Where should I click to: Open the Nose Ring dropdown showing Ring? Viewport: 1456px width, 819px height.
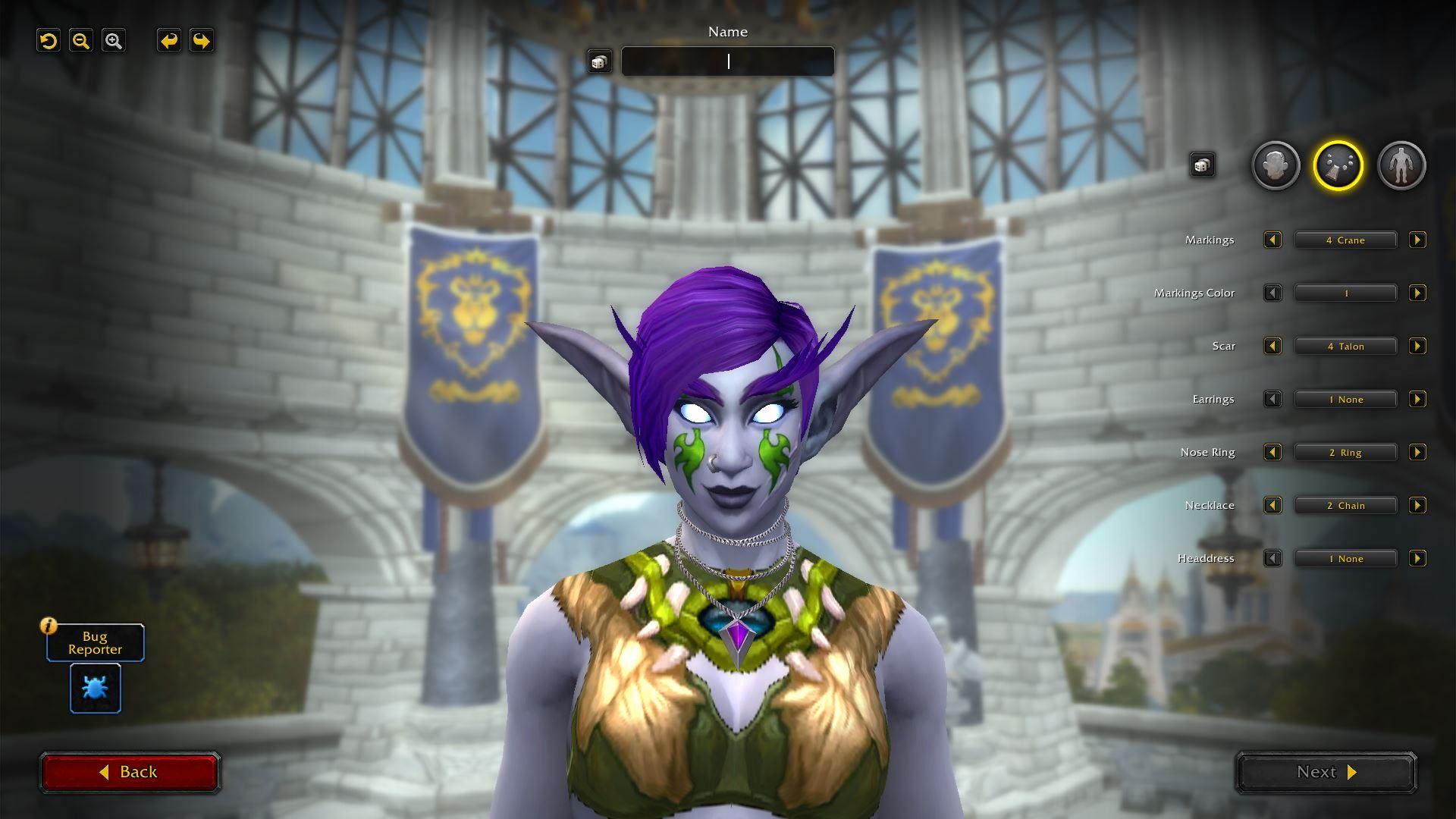1345,453
